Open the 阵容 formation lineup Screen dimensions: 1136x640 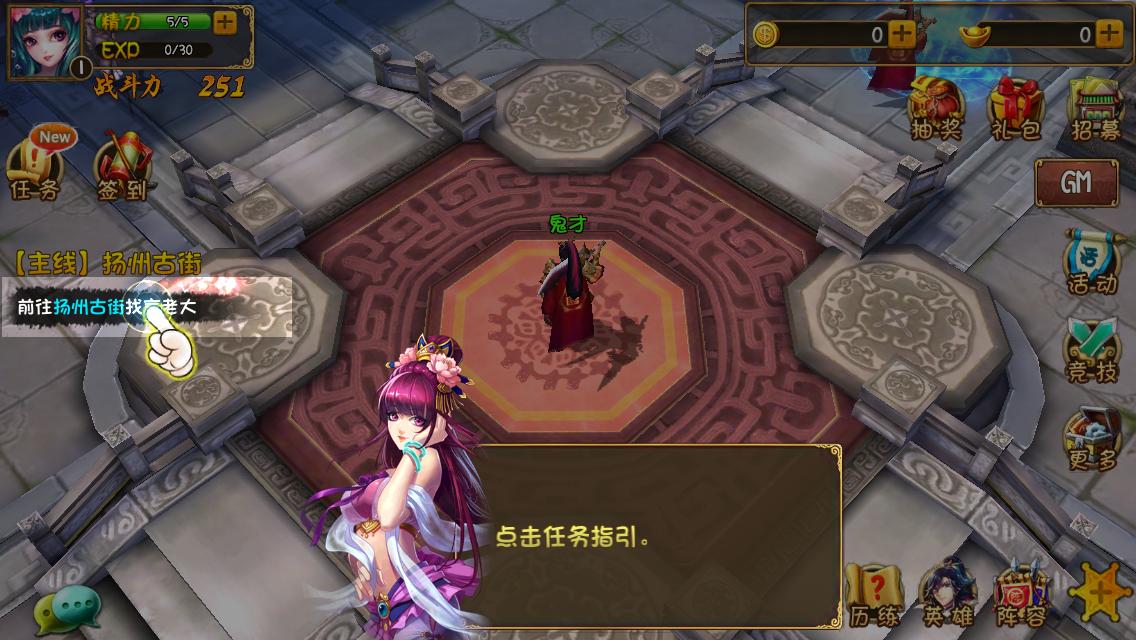[1021, 595]
